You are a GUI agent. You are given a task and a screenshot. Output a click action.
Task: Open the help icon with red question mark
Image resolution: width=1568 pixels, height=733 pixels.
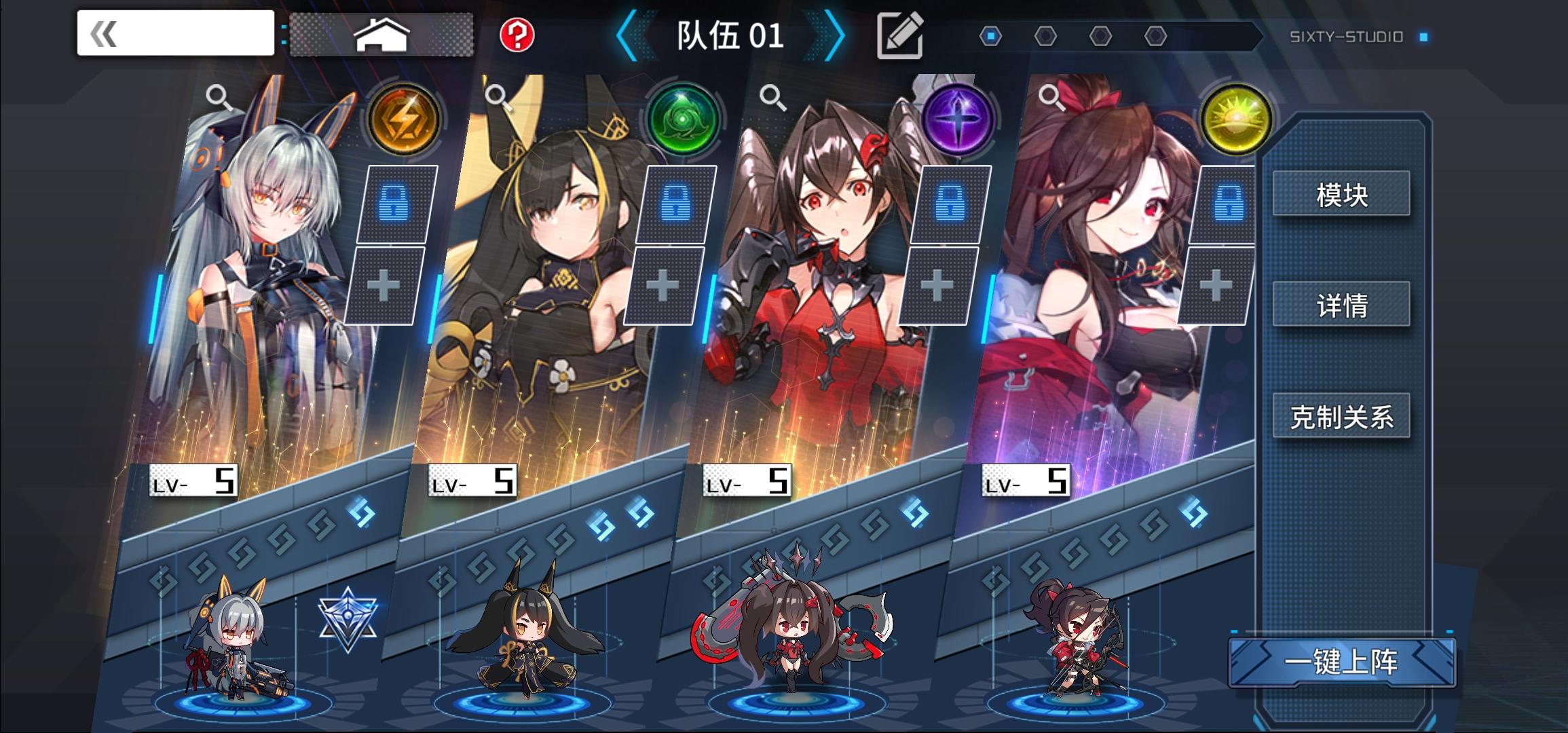515,33
